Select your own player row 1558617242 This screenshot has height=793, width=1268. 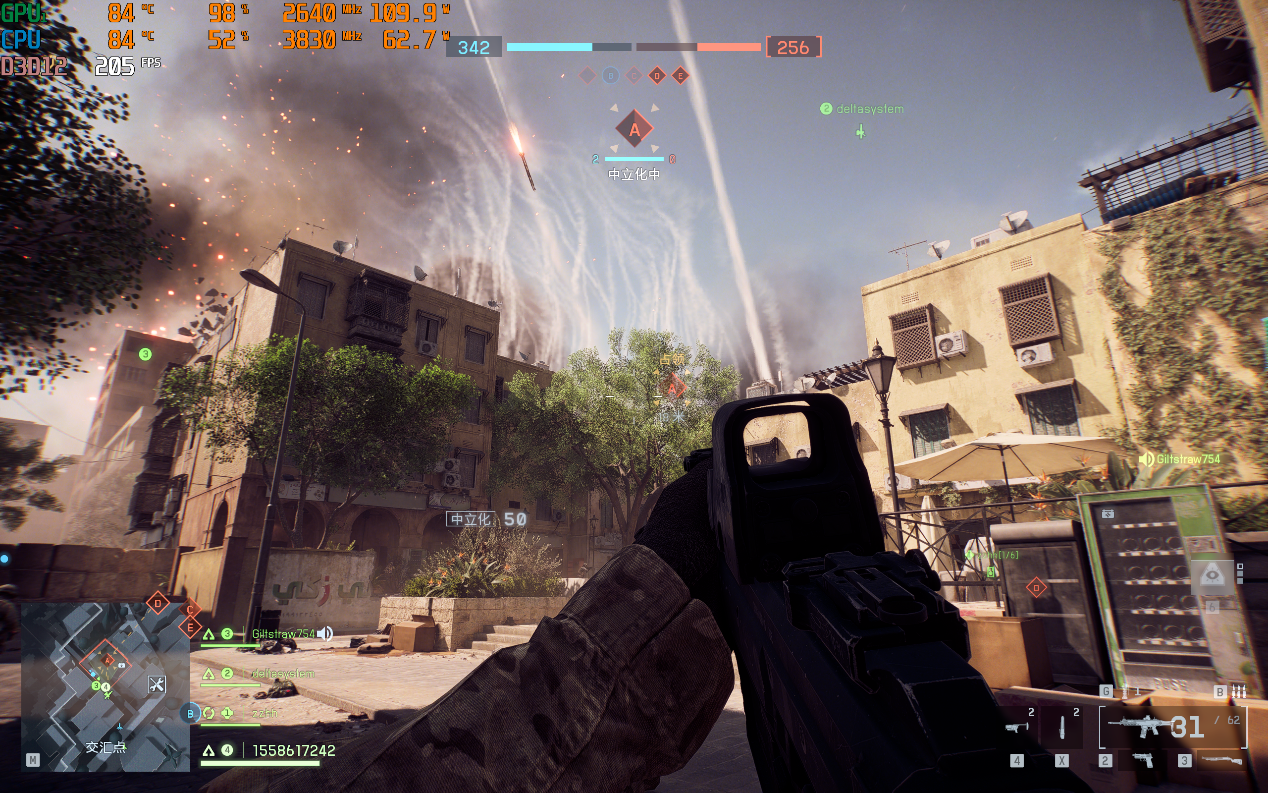pyautogui.click(x=292, y=750)
